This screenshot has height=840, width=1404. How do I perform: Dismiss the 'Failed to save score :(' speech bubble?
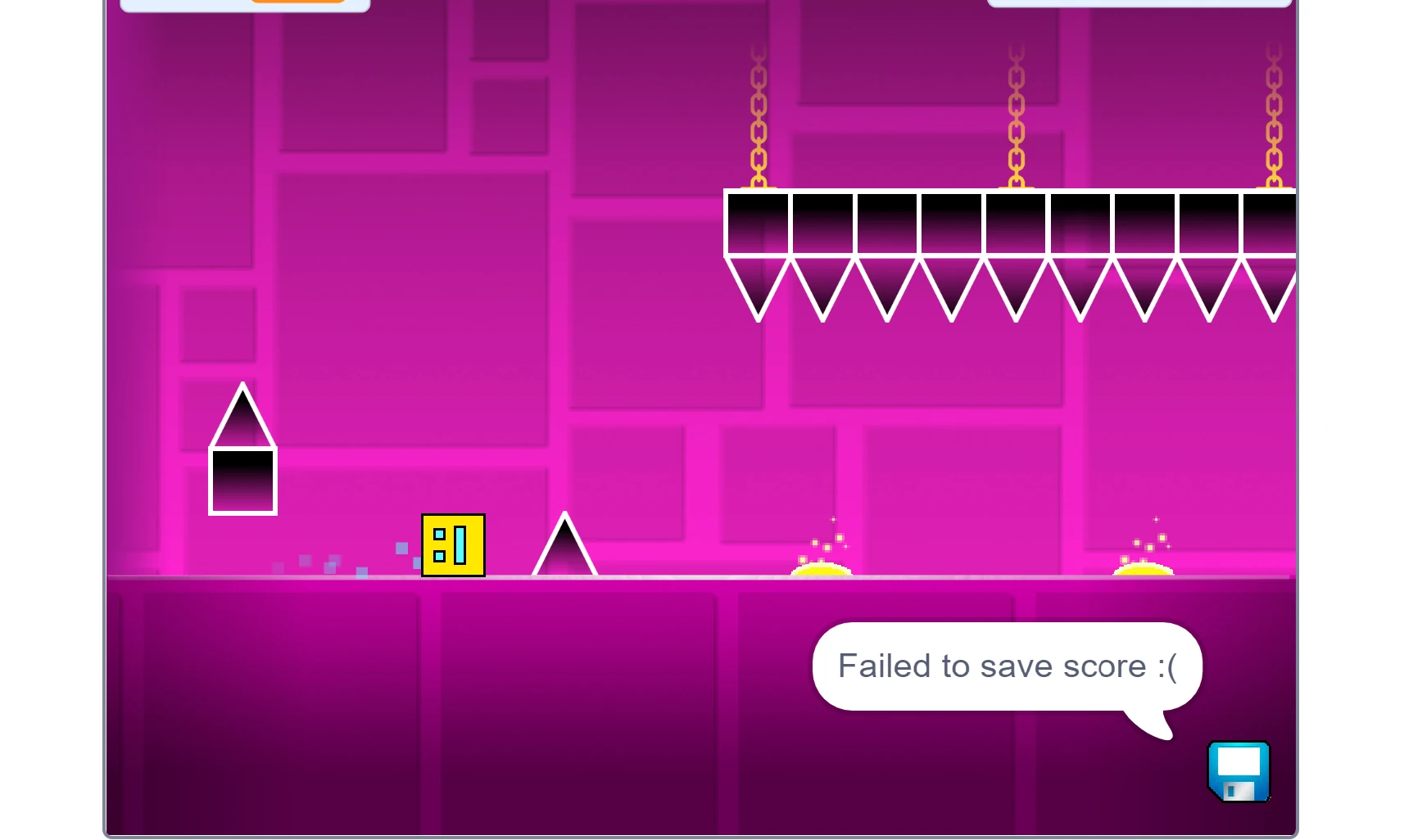click(x=1006, y=666)
